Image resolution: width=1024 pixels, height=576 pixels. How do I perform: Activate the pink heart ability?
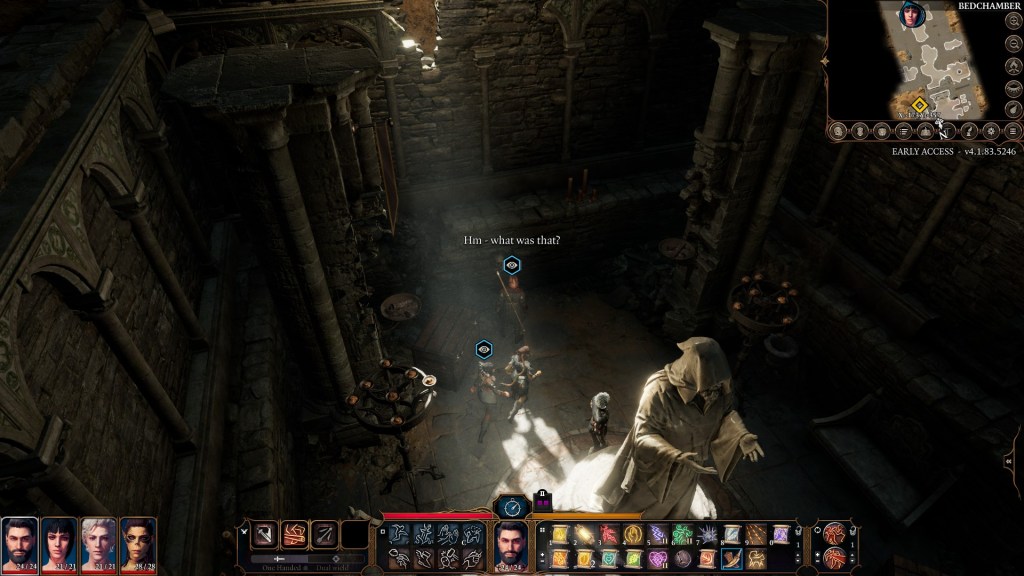tap(656, 558)
